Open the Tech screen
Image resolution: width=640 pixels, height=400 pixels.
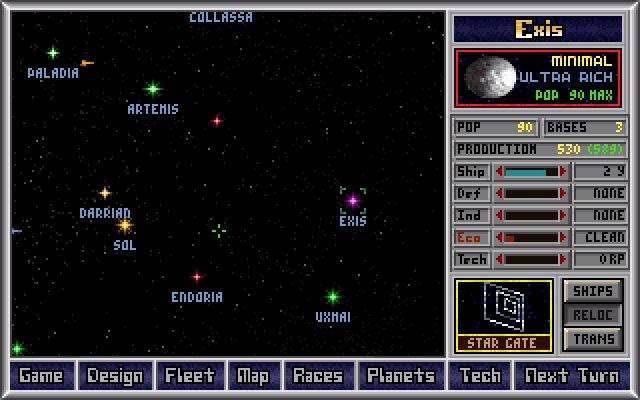pos(480,376)
